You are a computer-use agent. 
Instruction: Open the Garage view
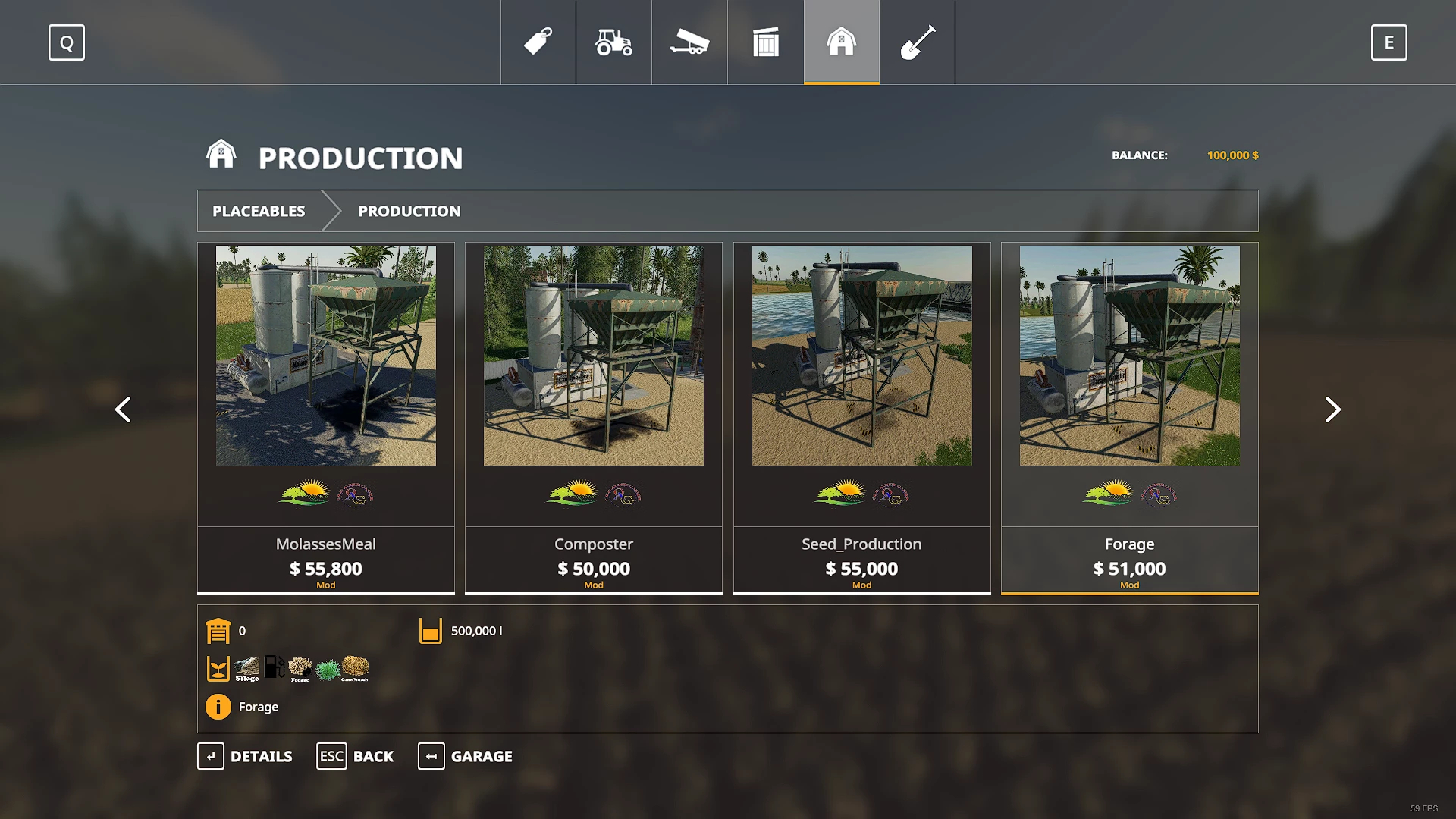point(465,756)
